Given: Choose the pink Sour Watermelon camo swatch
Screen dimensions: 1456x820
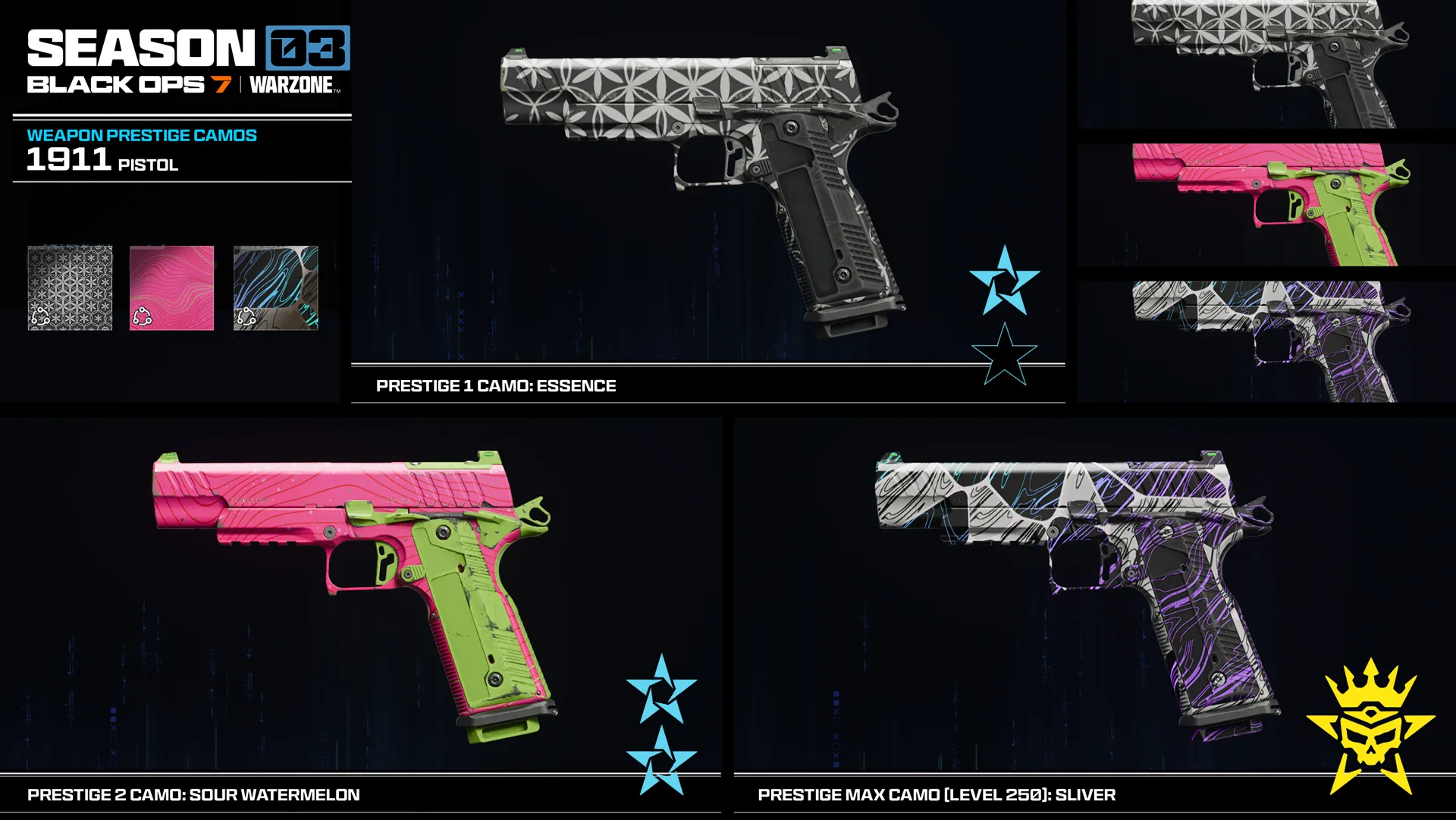Looking at the screenshot, I should [x=171, y=287].
